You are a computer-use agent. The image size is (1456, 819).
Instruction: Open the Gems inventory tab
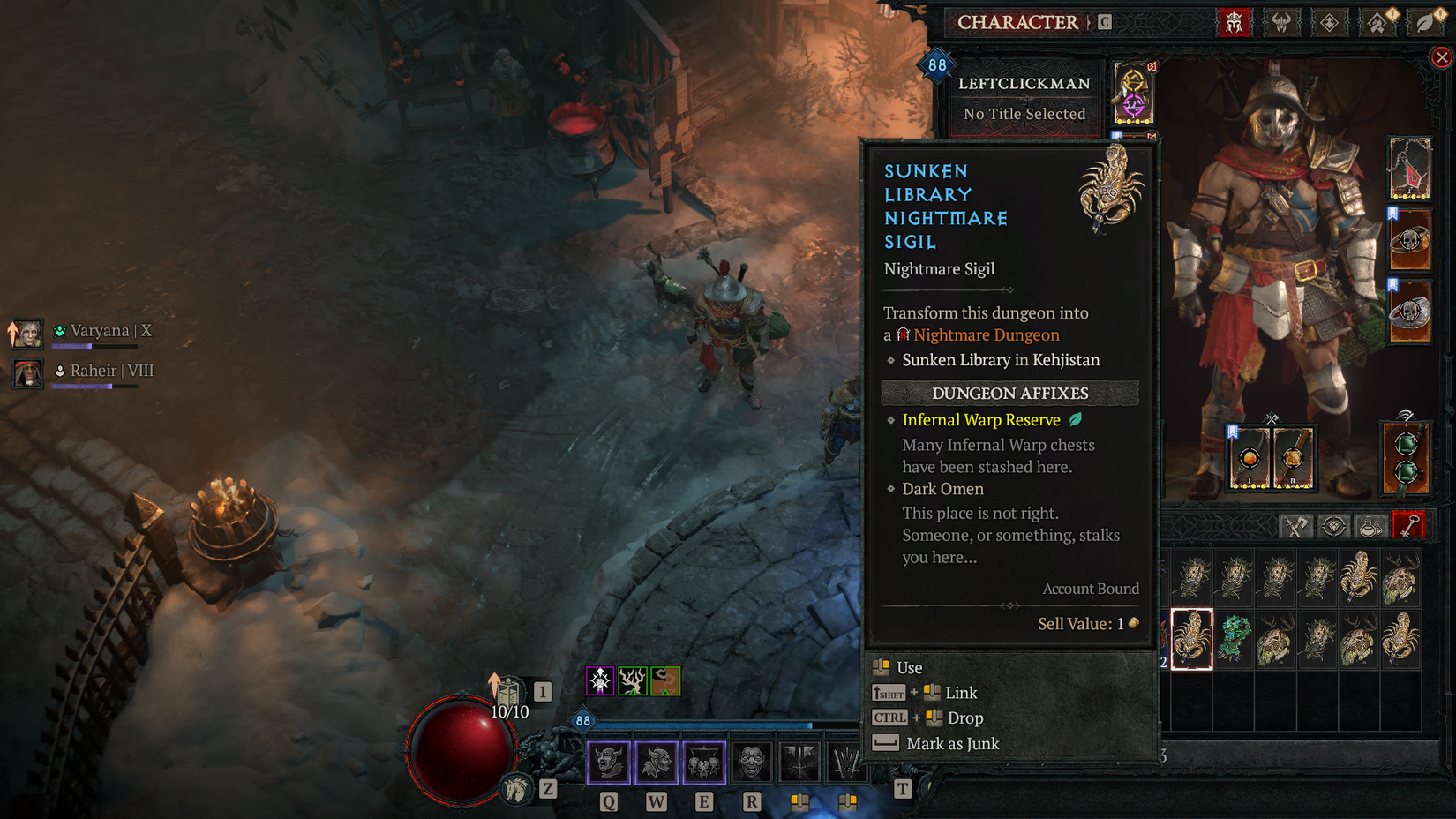(1334, 525)
